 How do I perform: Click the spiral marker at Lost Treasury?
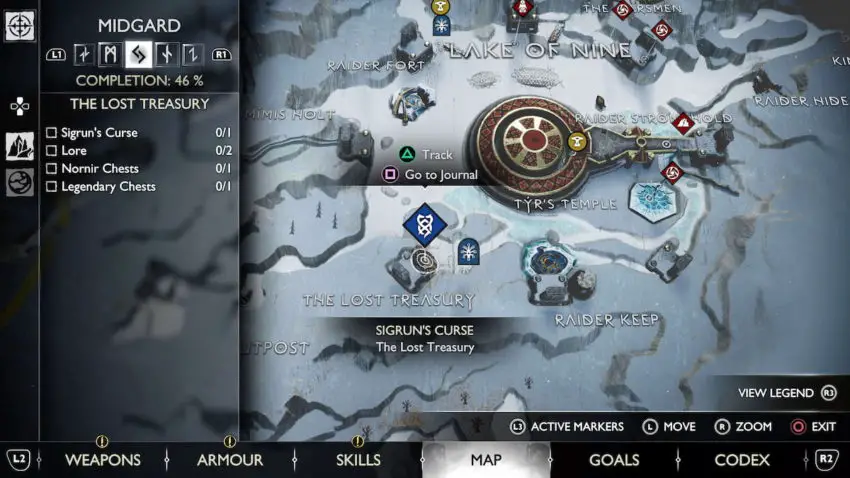(x=424, y=261)
